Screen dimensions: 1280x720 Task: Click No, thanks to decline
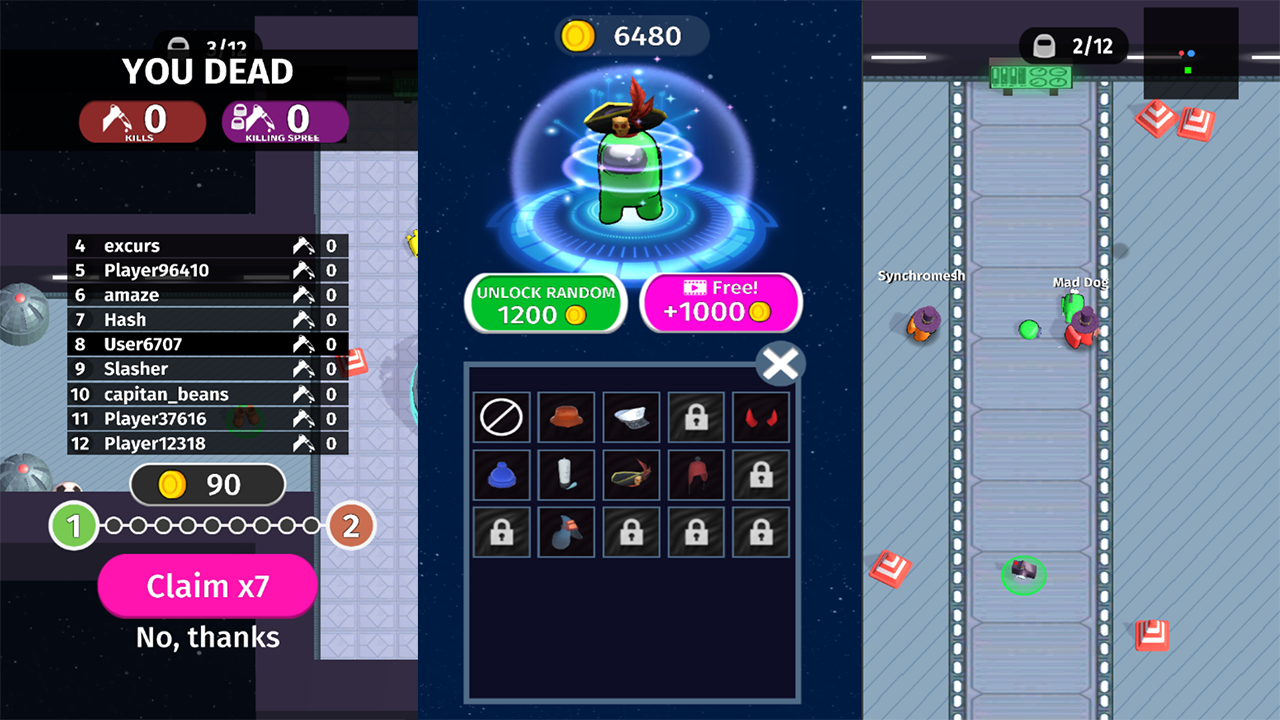pyautogui.click(x=207, y=637)
